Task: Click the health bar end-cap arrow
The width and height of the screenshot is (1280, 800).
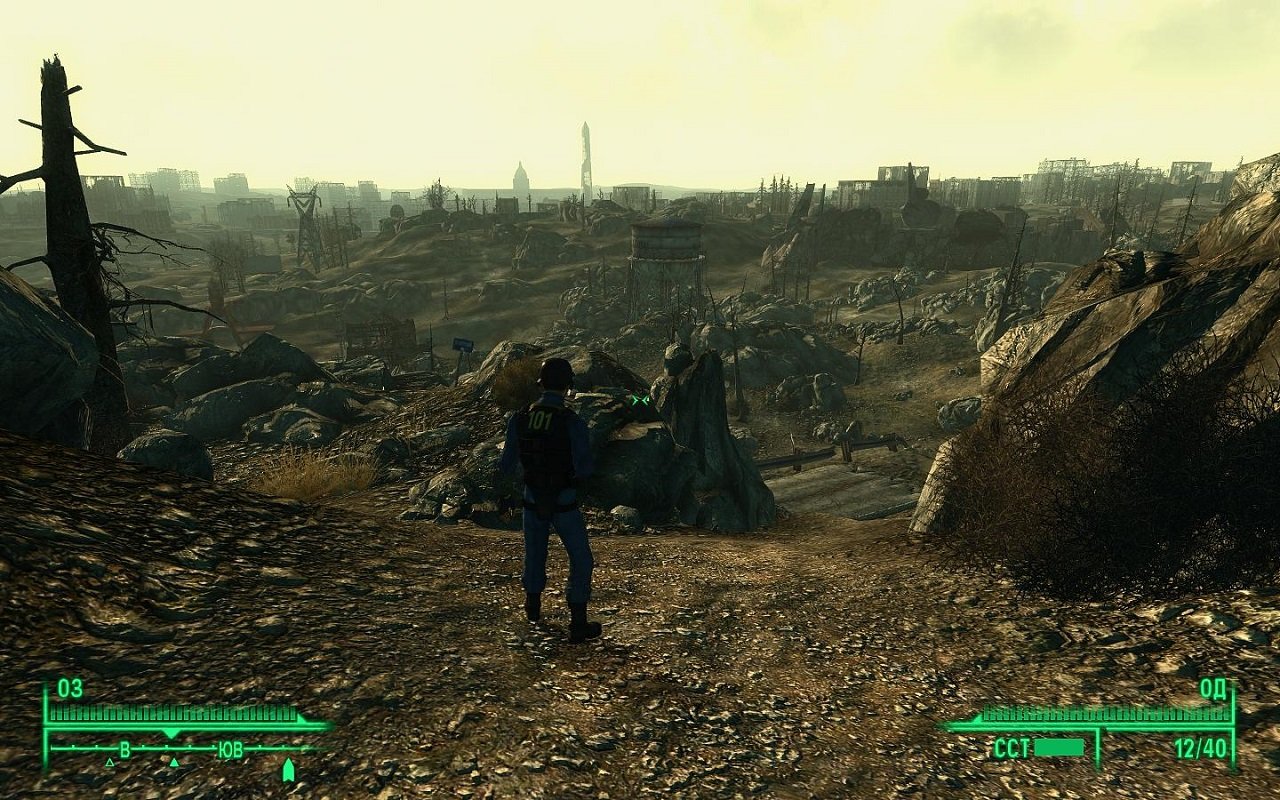Action: click(300, 718)
